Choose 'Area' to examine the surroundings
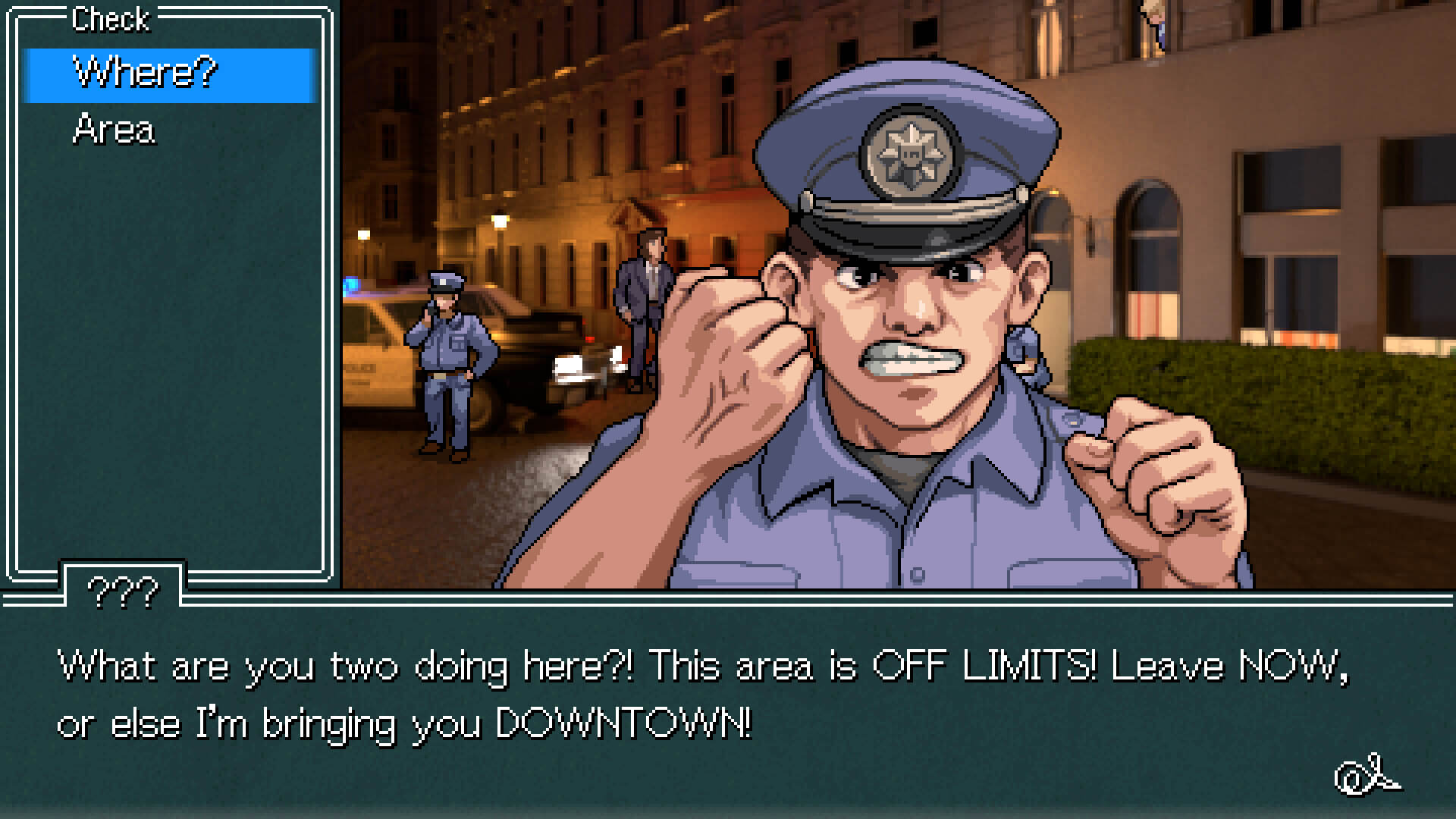The height and width of the screenshot is (819, 1456). point(114,129)
